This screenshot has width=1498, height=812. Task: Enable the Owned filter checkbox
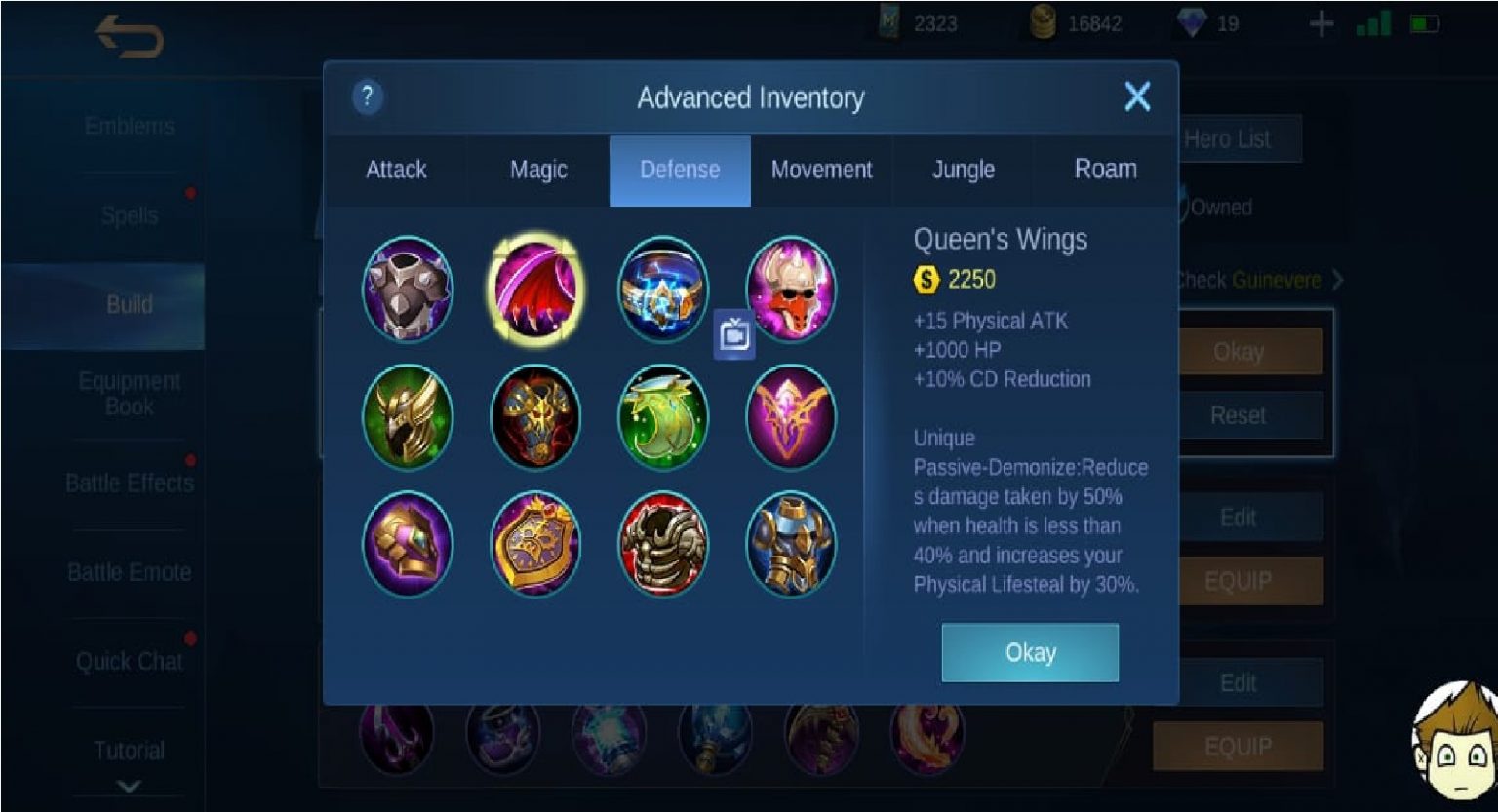[x=1183, y=206]
